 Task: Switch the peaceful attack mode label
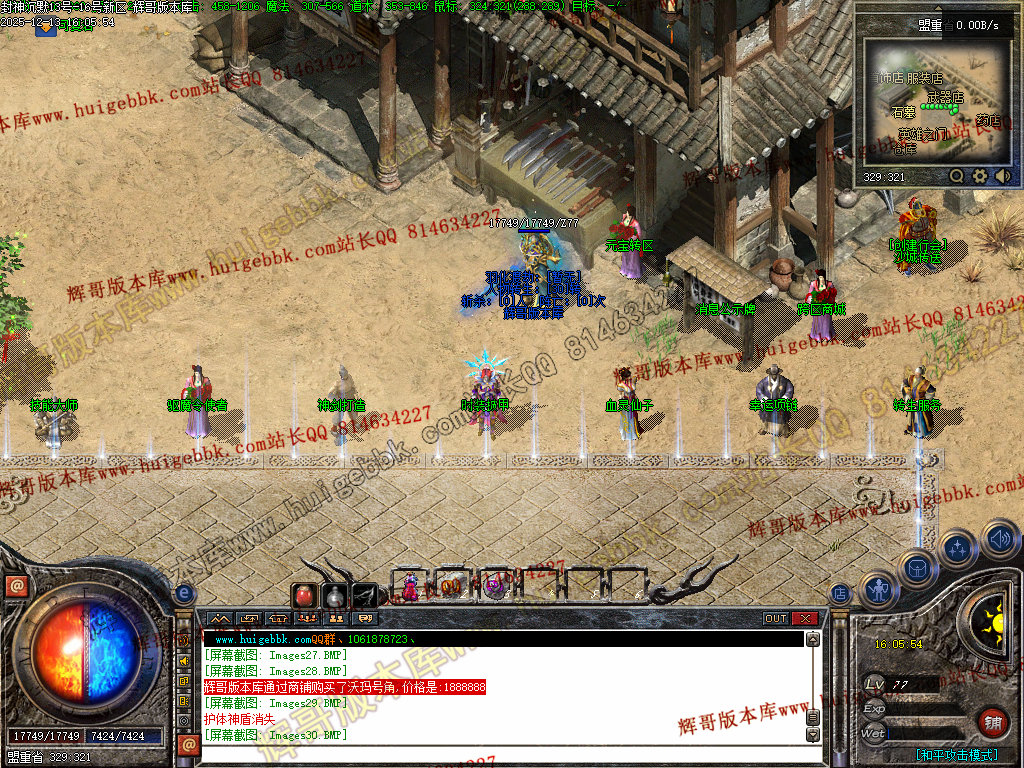[x=956, y=755]
